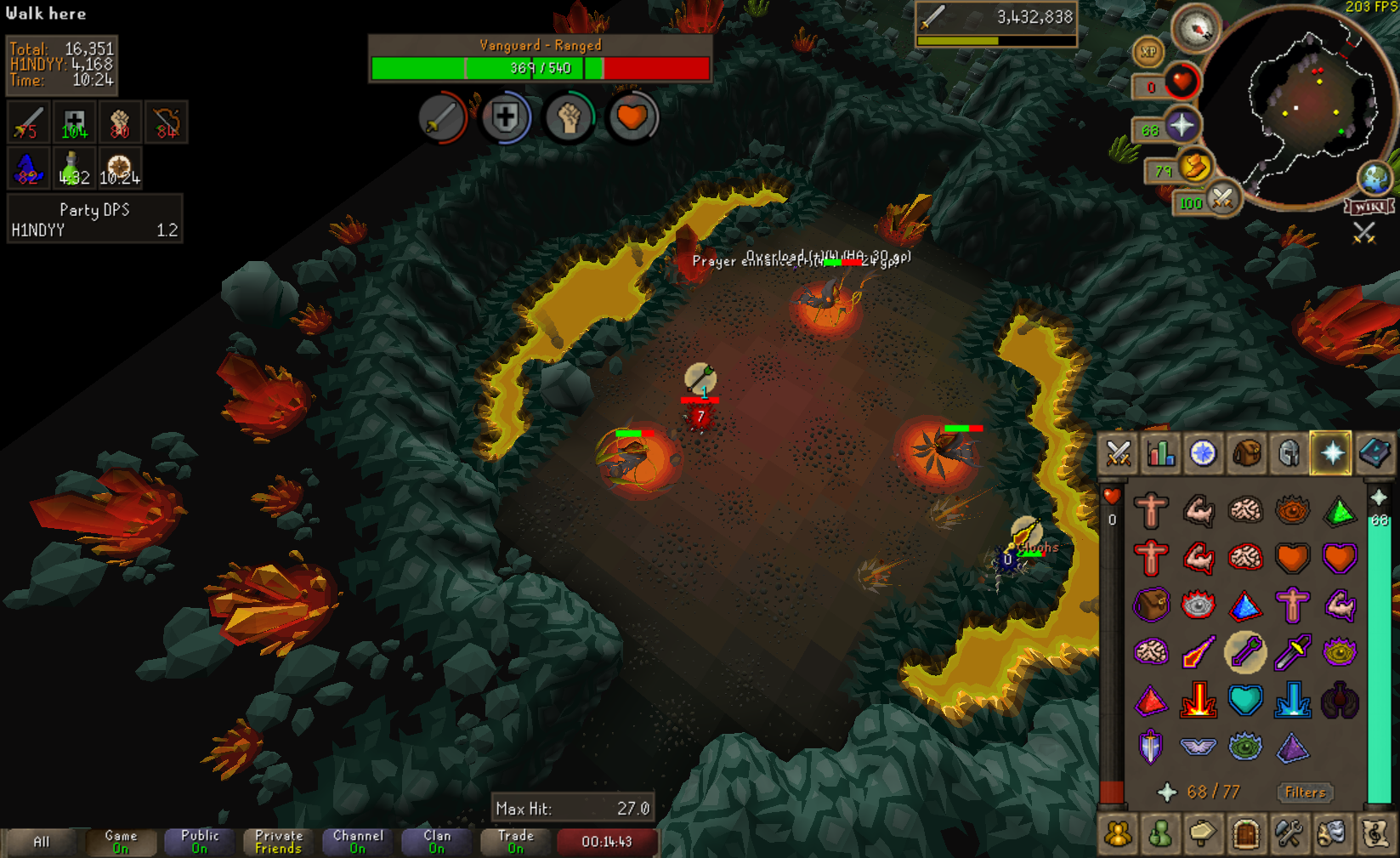Toggle run with the boot orb

pos(1193,167)
